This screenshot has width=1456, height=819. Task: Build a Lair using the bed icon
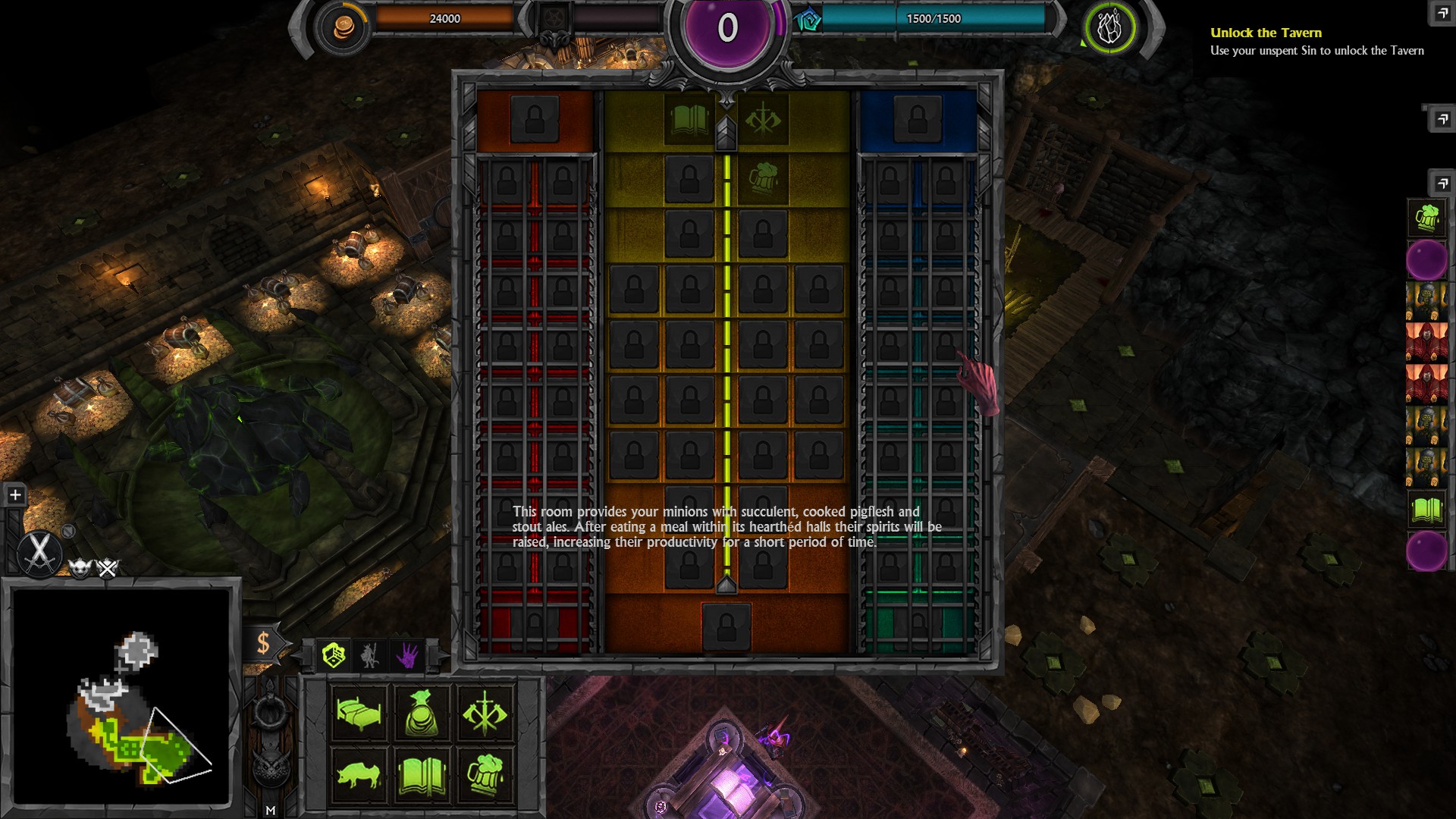tap(359, 712)
